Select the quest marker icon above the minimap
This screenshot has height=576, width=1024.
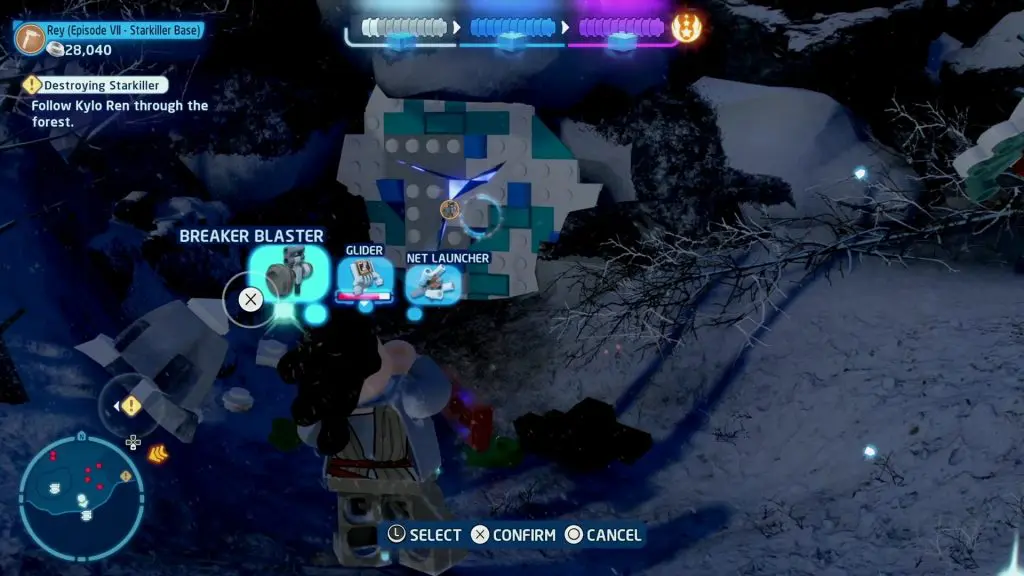[131, 406]
